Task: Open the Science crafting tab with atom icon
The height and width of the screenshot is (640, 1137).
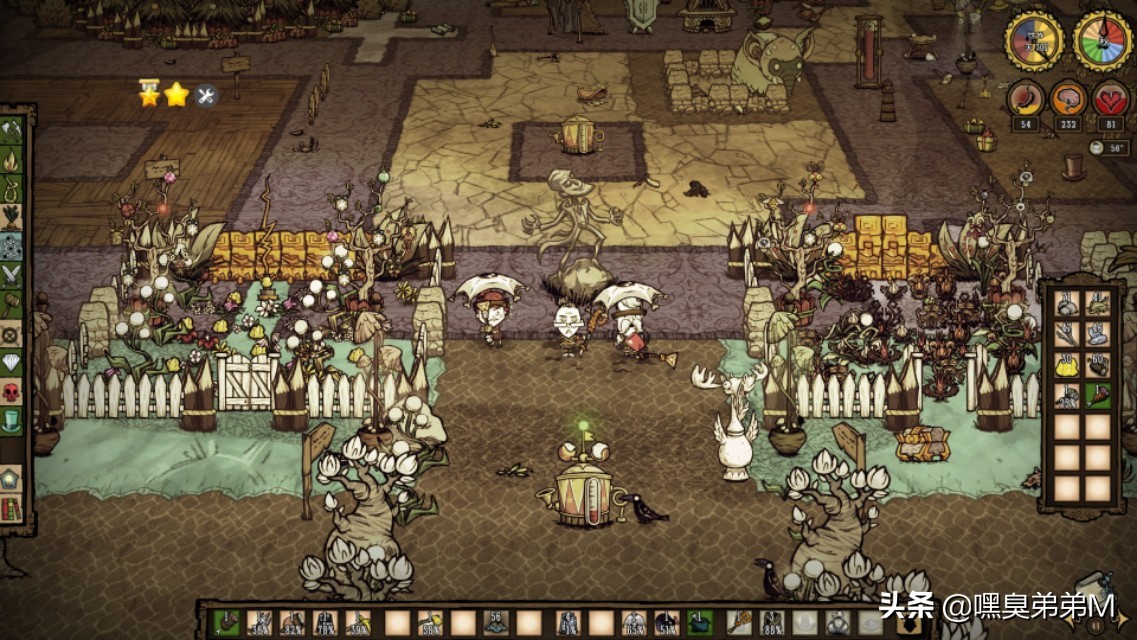Action: (12, 246)
